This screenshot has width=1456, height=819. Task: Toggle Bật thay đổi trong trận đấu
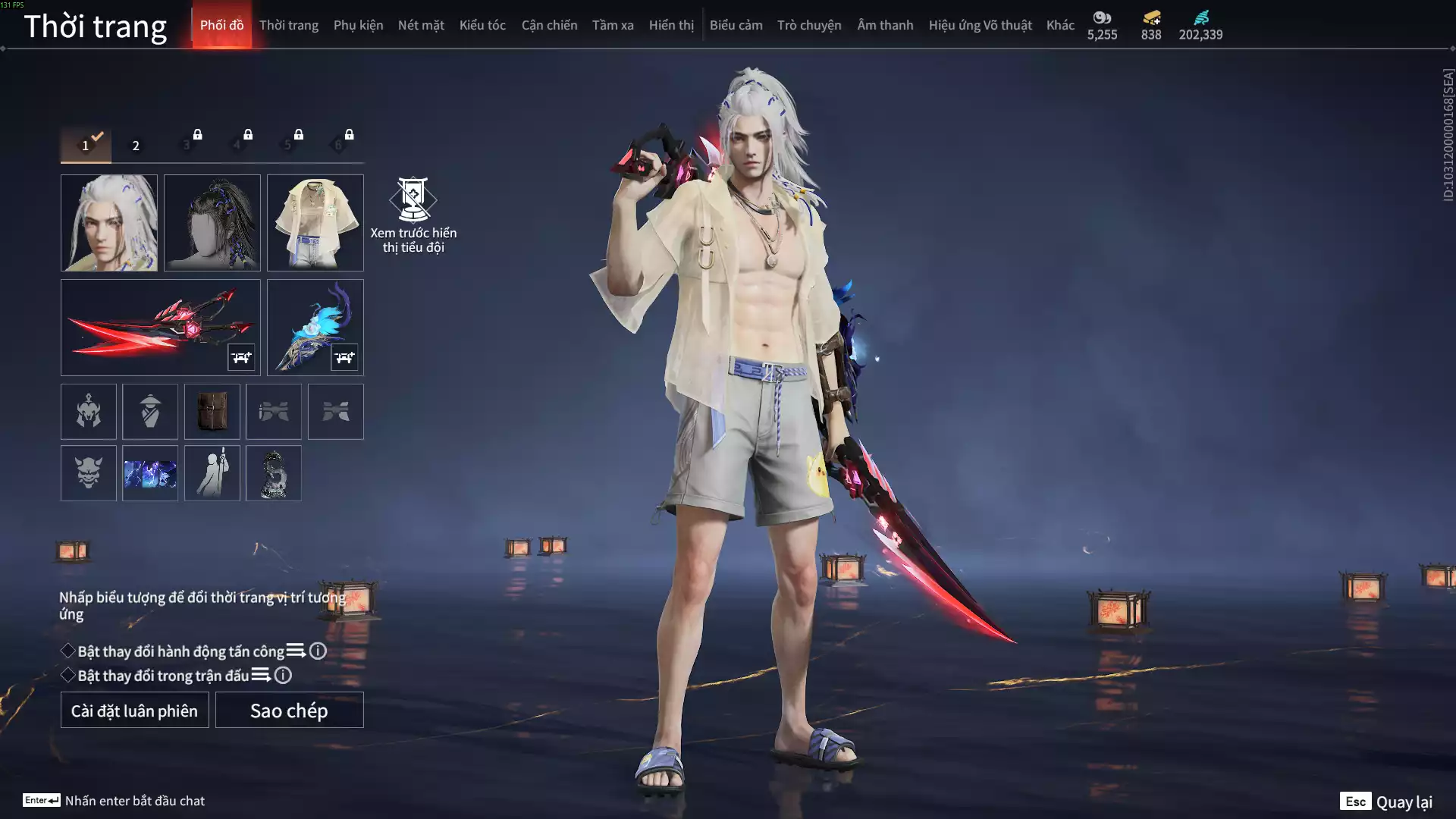[x=68, y=676]
